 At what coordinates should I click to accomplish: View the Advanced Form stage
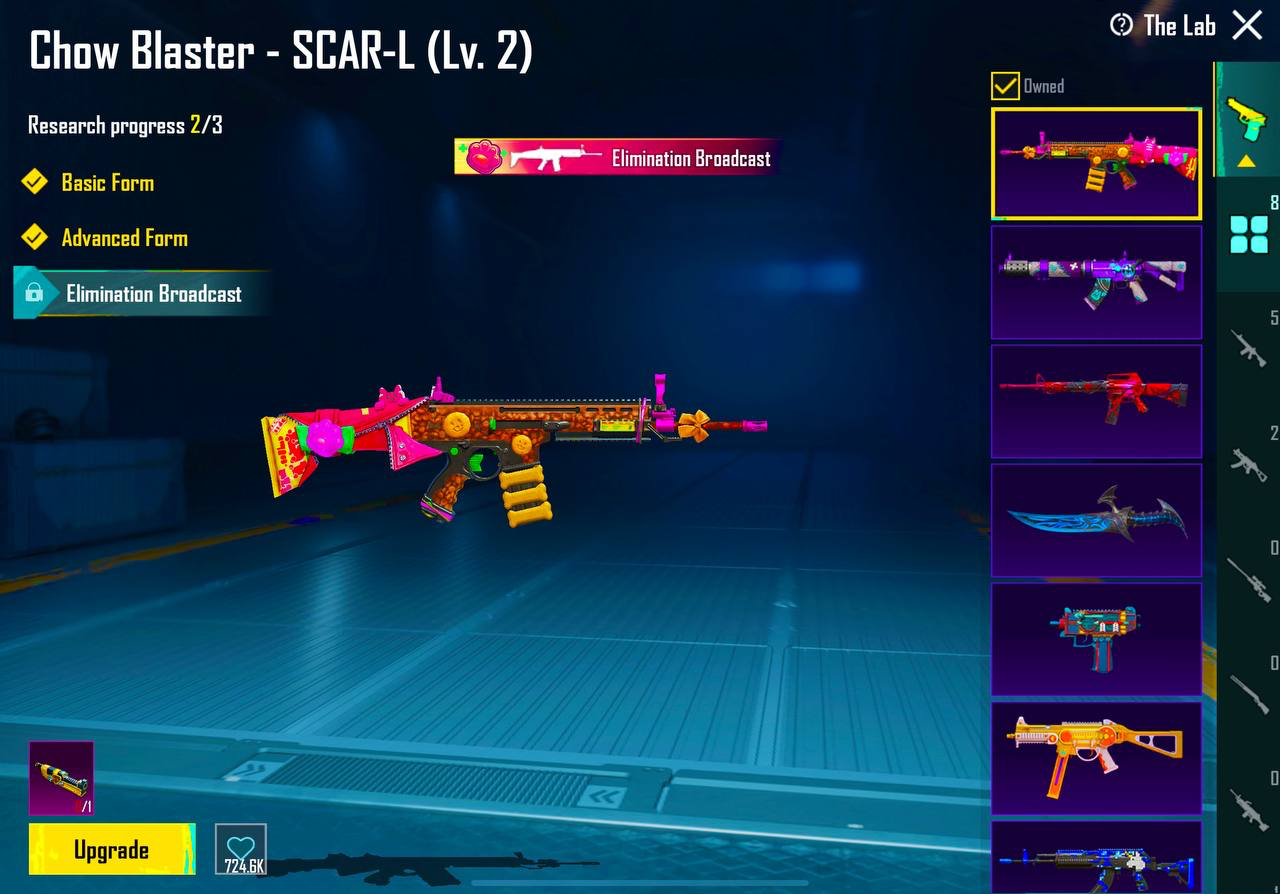point(124,238)
